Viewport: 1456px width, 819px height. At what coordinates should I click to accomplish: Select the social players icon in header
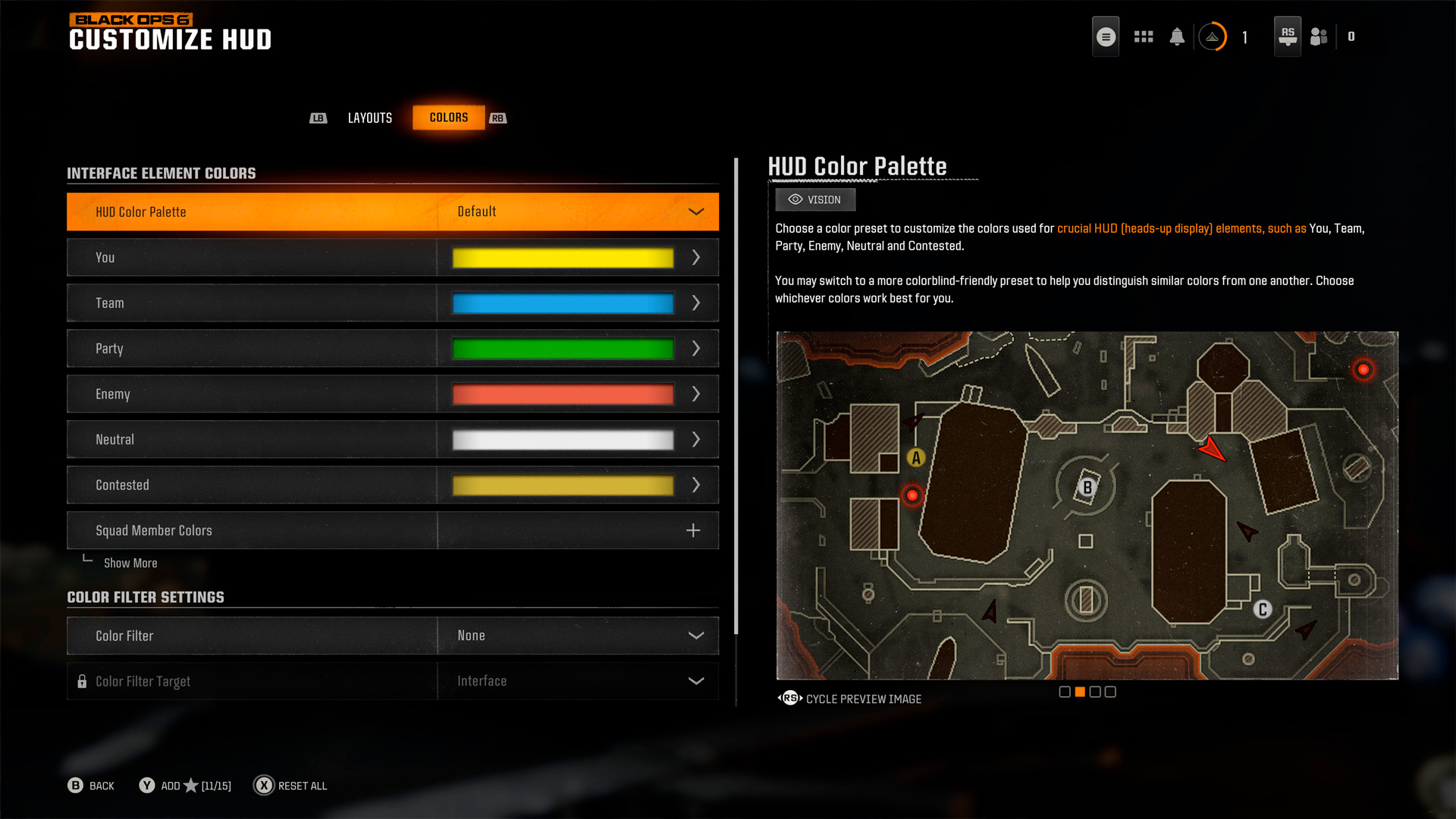(x=1318, y=36)
